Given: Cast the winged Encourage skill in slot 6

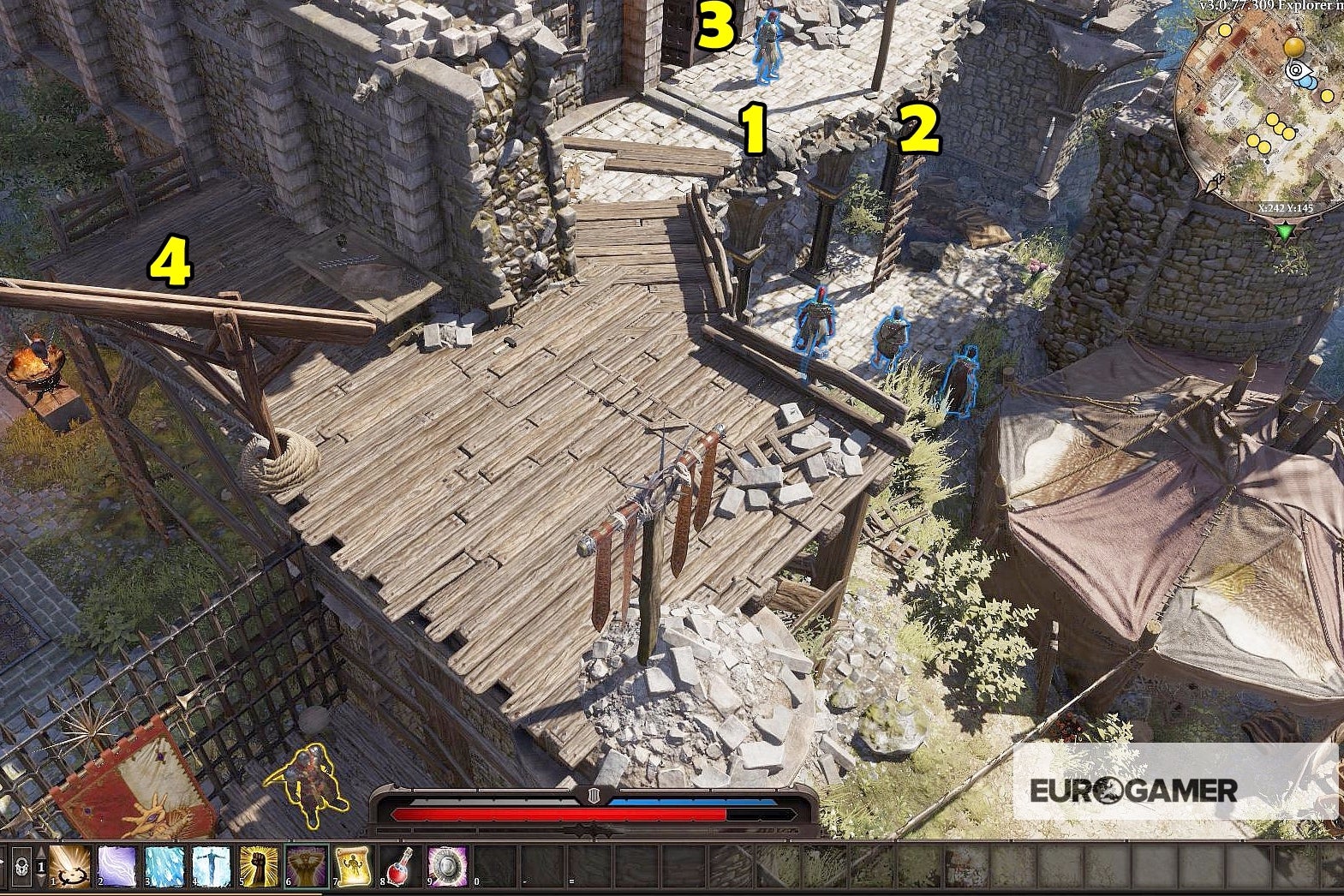Looking at the screenshot, I should pyautogui.click(x=305, y=866).
